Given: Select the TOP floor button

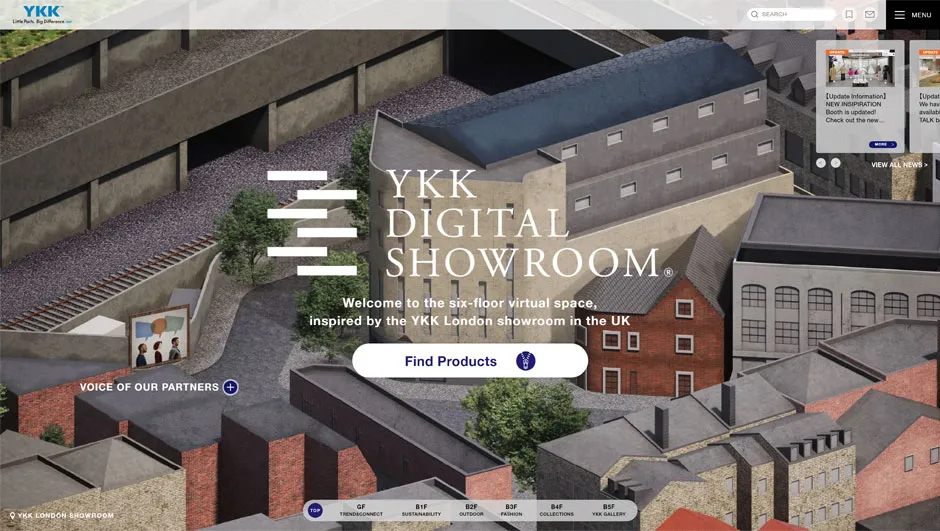Looking at the screenshot, I should click(x=315, y=510).
